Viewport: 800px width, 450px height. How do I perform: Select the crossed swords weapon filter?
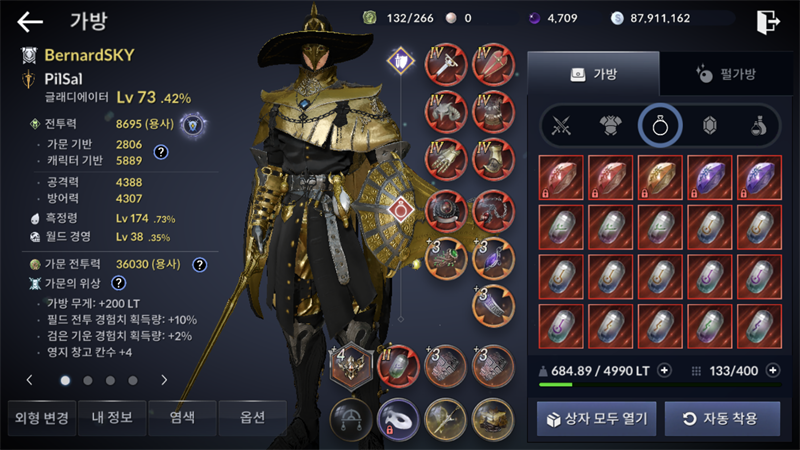[561, 126]
